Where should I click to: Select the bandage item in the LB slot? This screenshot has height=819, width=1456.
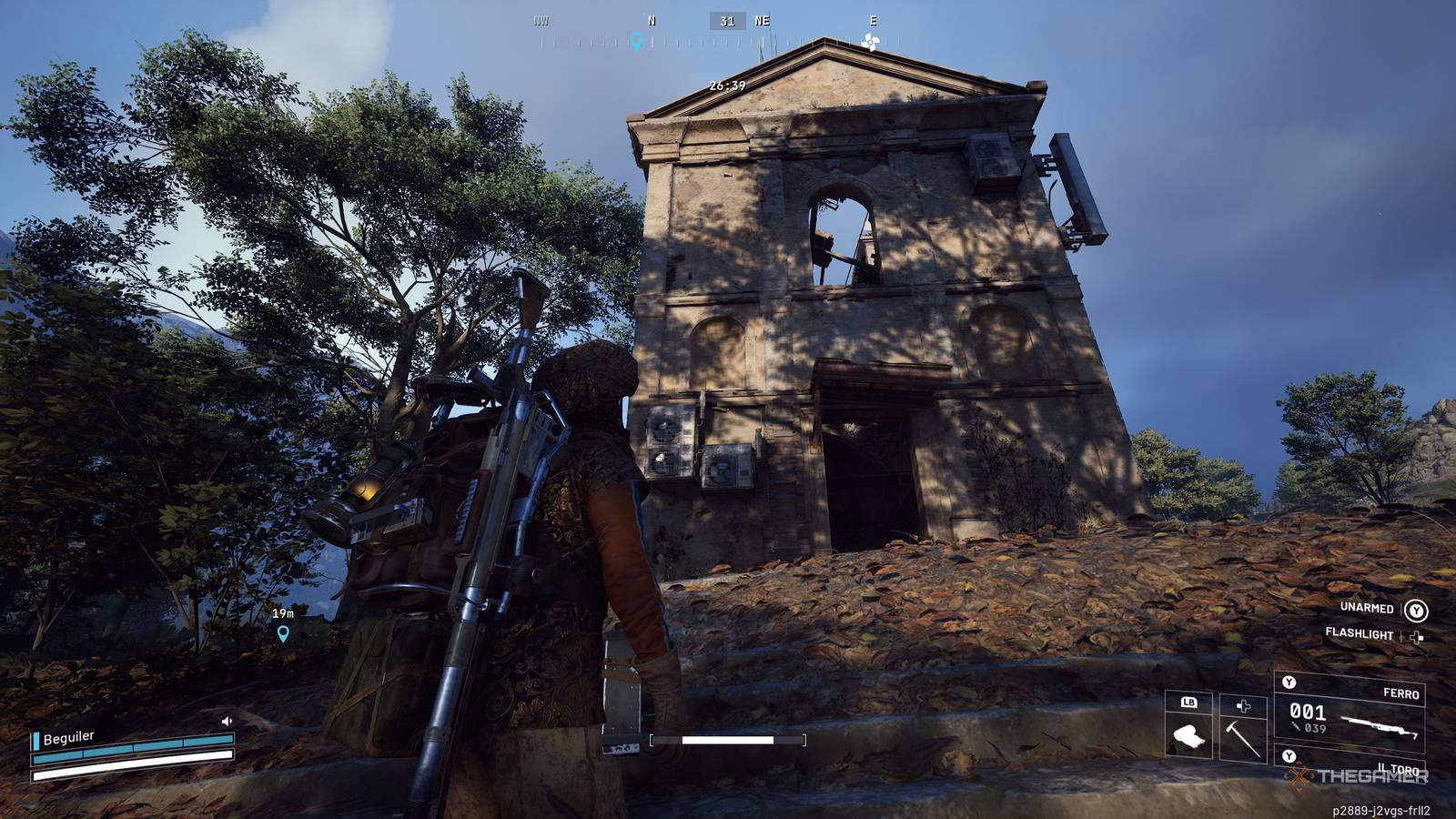tap(1189, 737)
